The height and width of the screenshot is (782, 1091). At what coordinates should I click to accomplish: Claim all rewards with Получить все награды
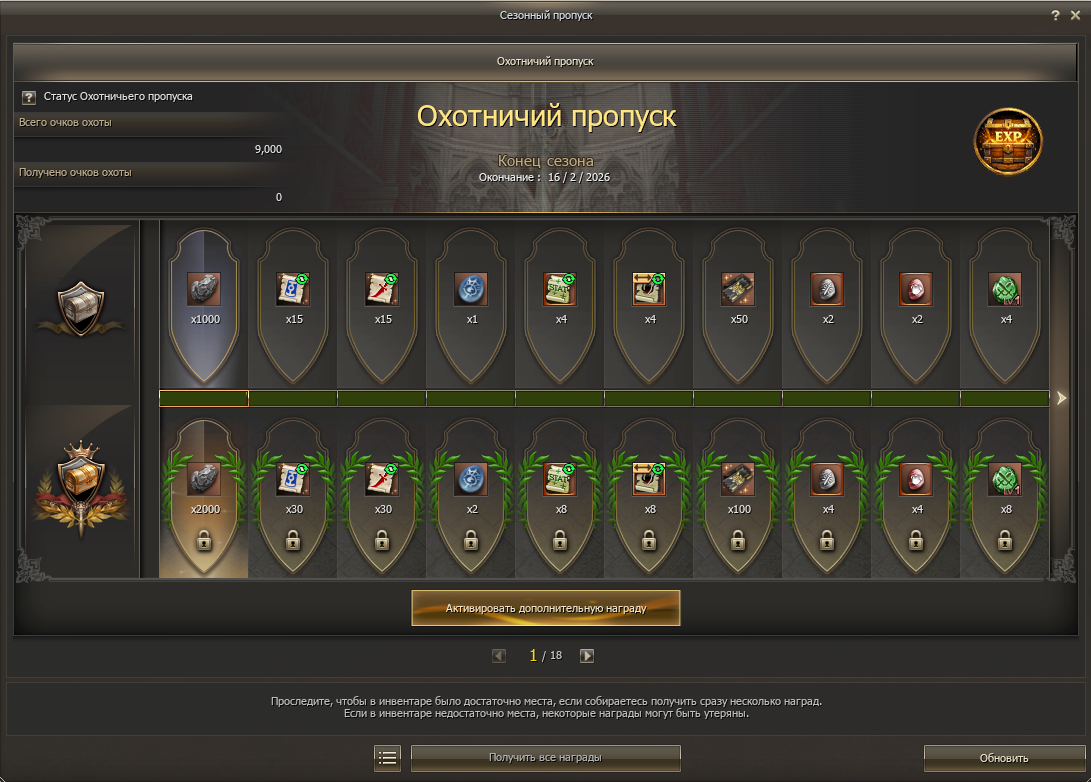545,758
